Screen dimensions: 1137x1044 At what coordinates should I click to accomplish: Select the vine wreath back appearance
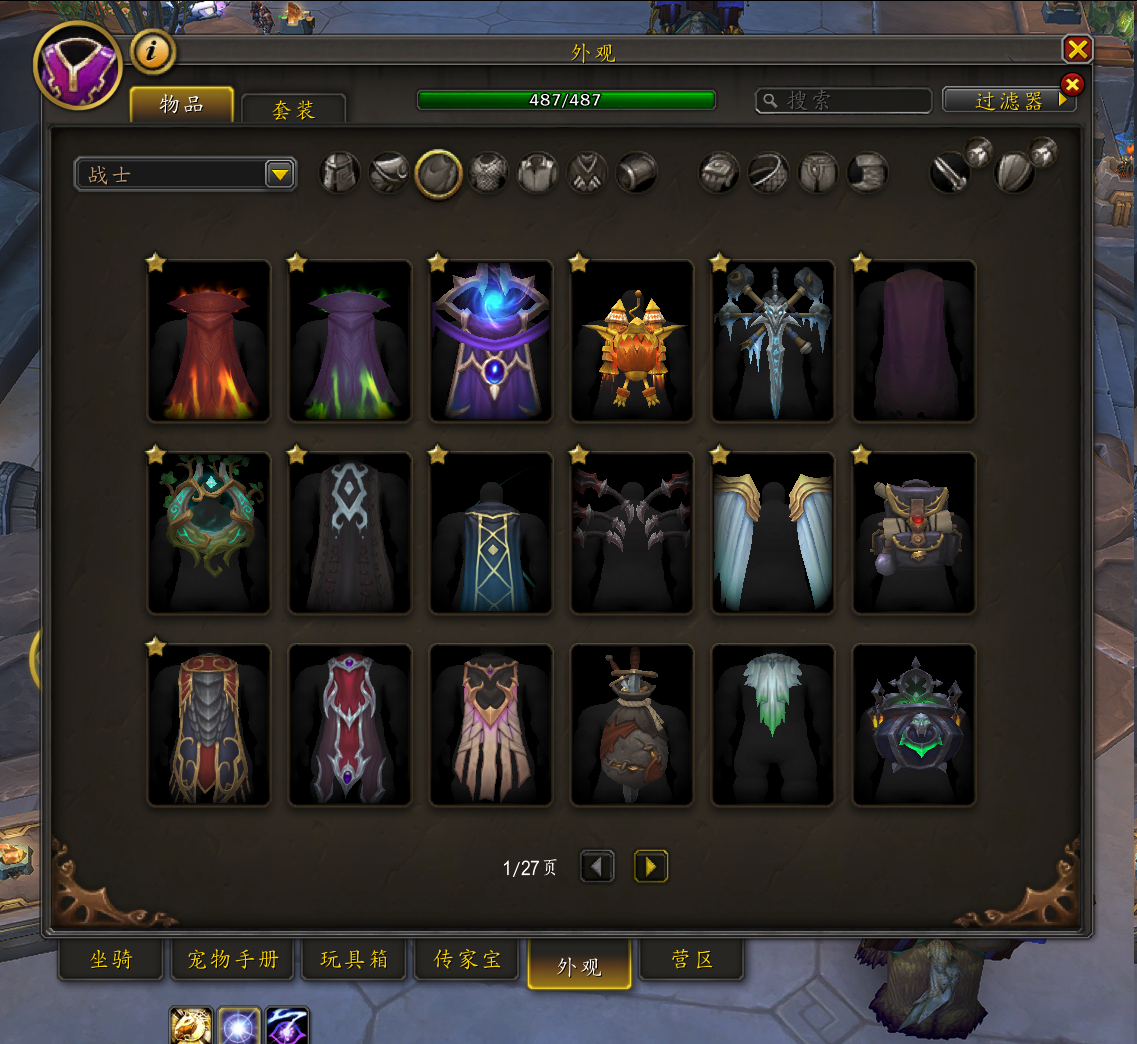click(x=209, y=533)
